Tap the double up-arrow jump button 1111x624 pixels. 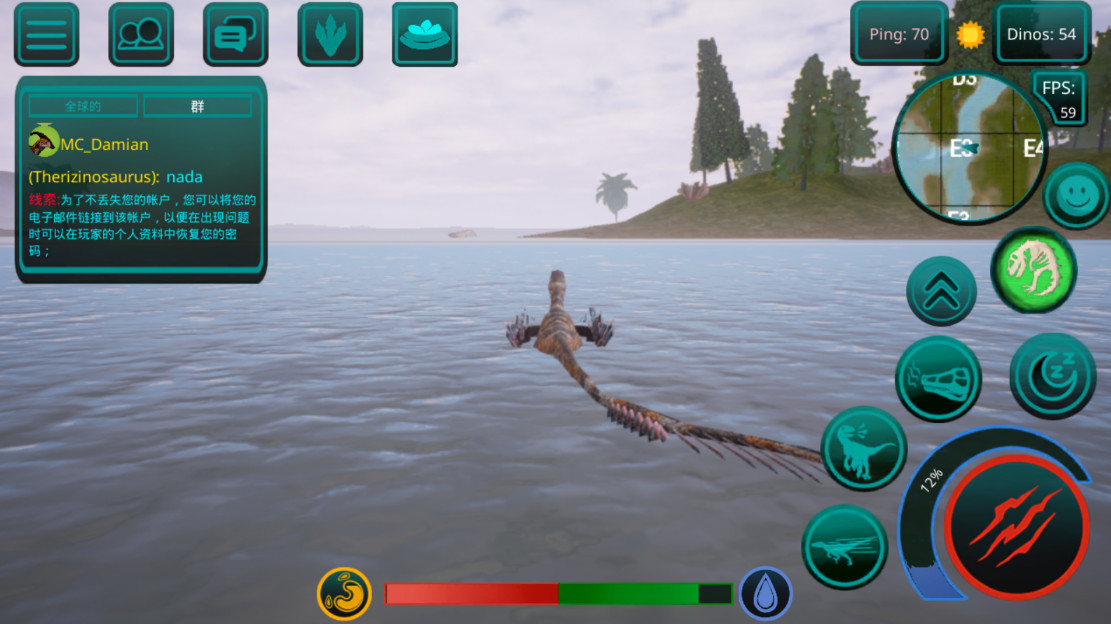(941, 291)
